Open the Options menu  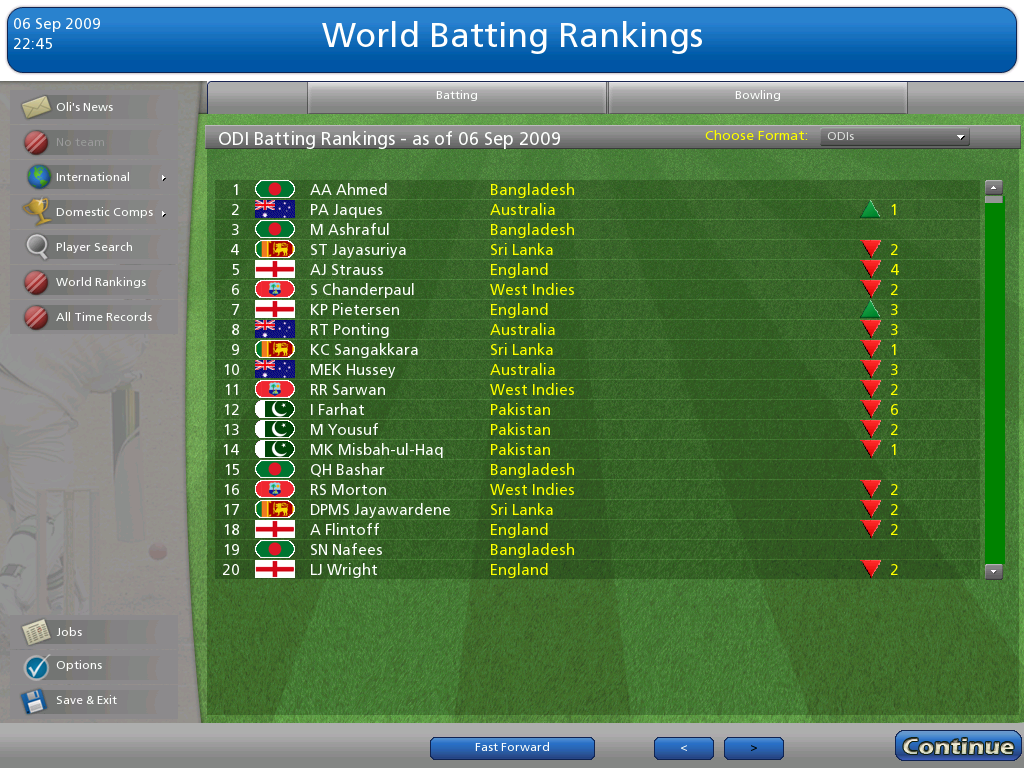[78, 665]
